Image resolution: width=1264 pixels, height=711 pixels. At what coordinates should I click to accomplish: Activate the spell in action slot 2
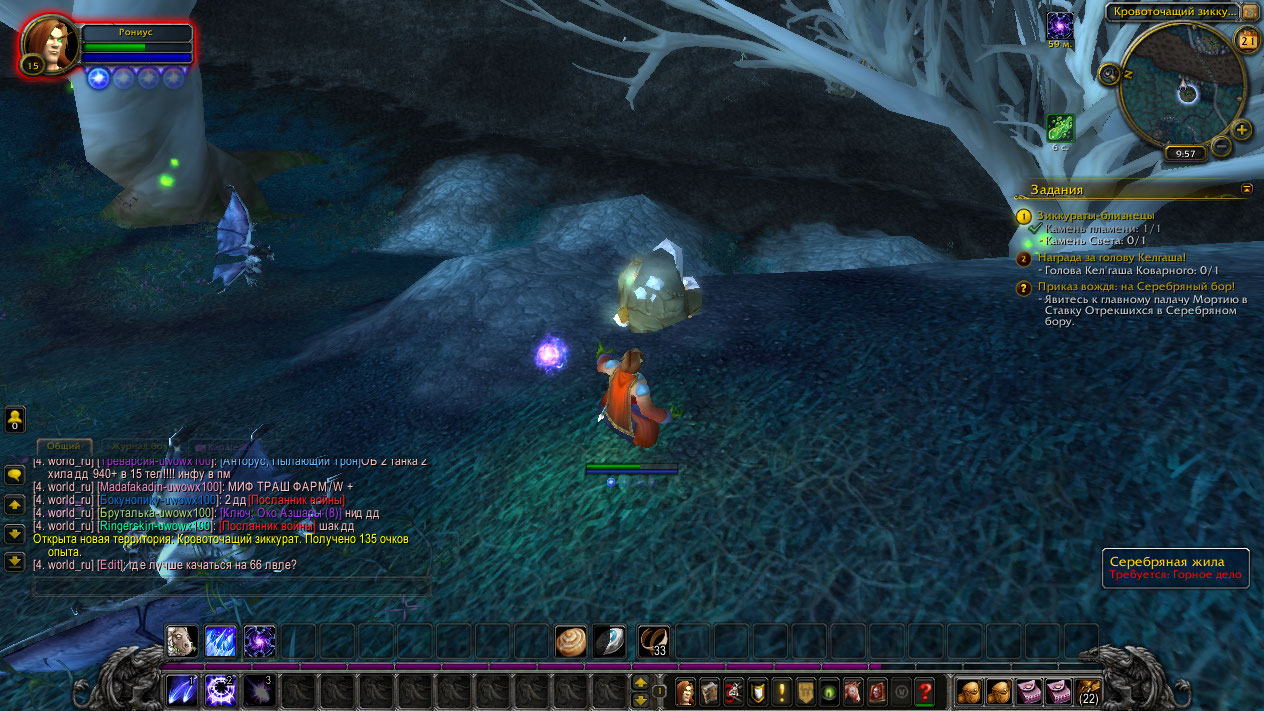click(221, 691)
